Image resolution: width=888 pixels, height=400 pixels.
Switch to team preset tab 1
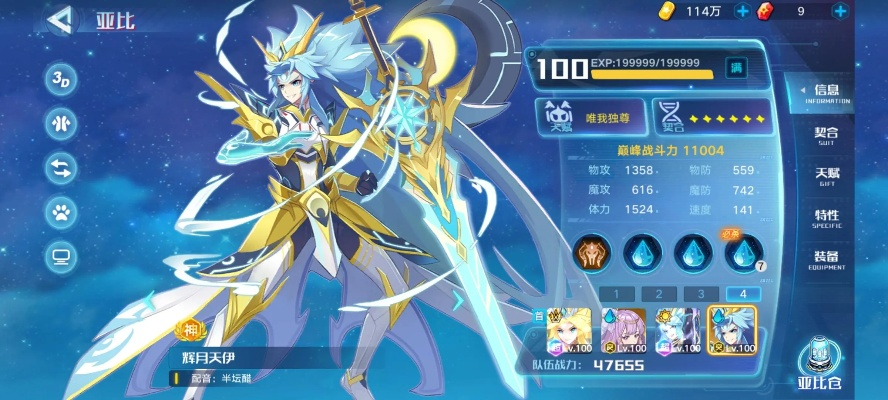click(x=616, y=294)
